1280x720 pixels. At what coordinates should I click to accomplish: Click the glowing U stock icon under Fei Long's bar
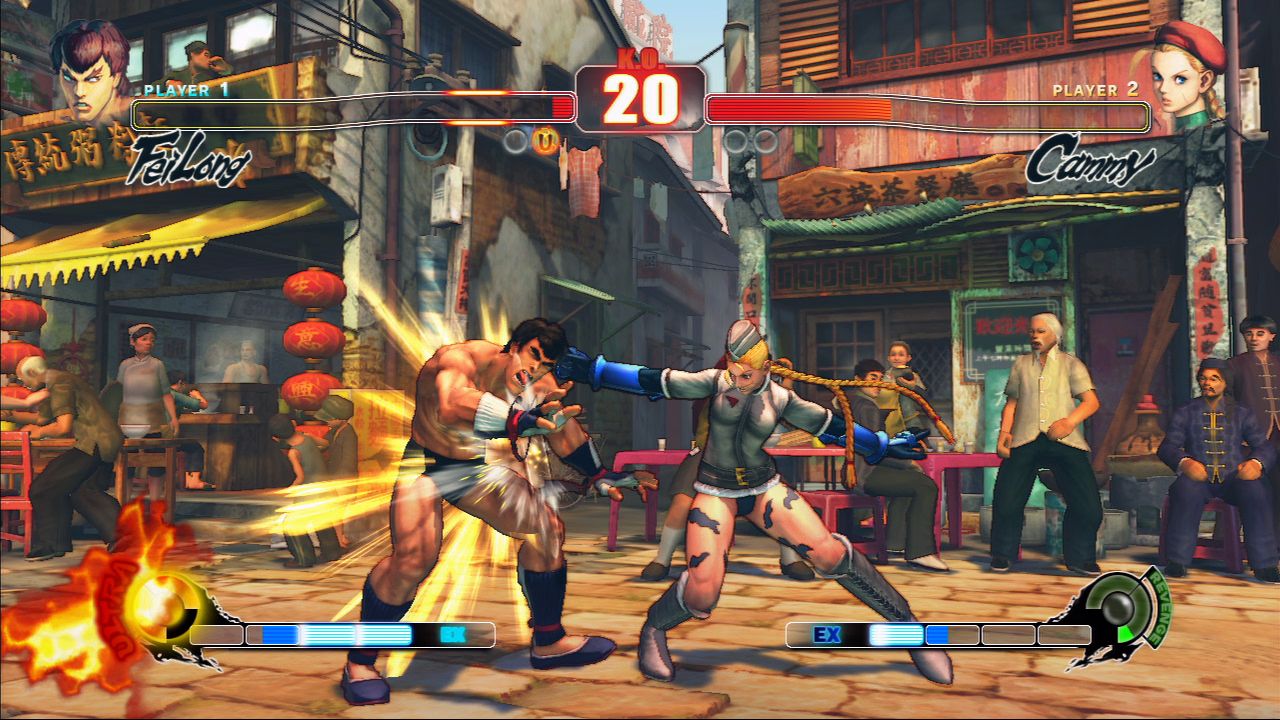click(546, 140)
